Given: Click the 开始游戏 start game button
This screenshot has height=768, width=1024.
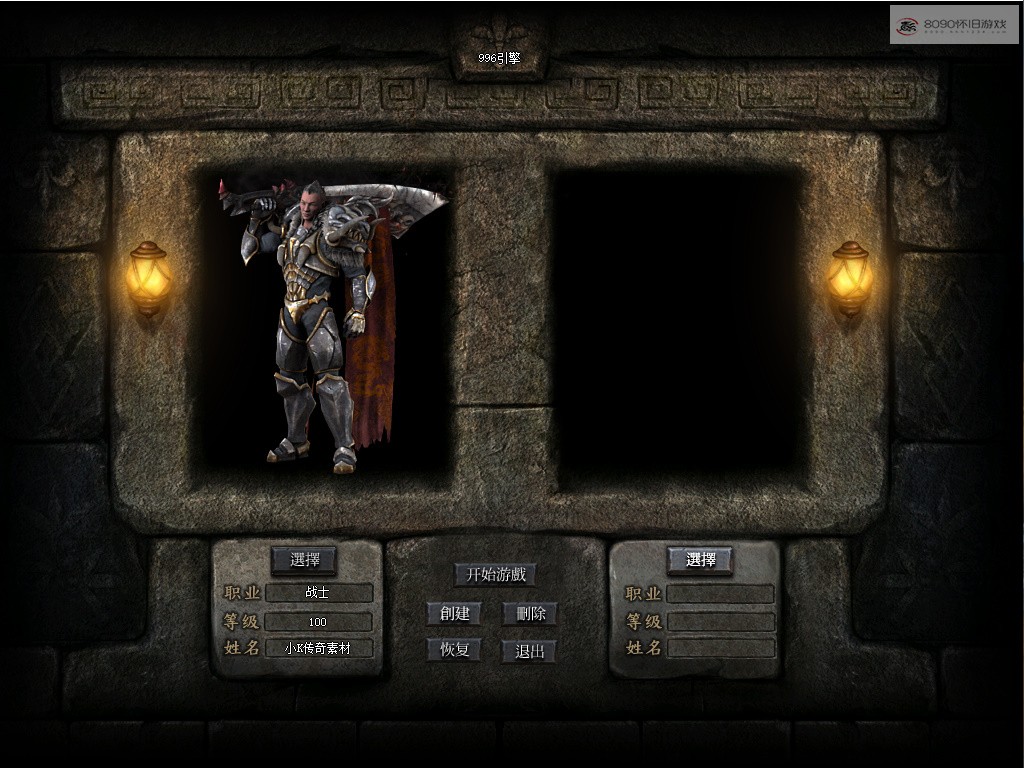Looking at the screenshot, I should click(495, 574).
